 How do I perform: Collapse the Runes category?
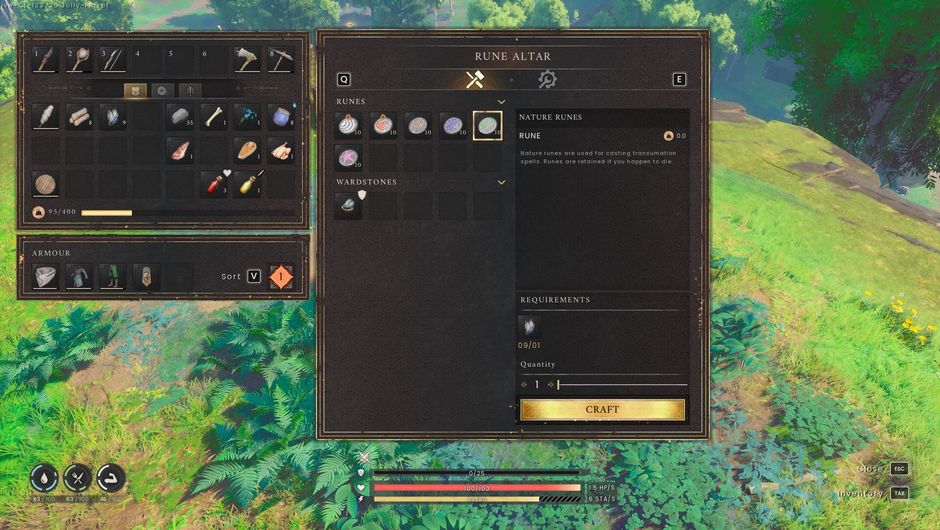[501, 102]
